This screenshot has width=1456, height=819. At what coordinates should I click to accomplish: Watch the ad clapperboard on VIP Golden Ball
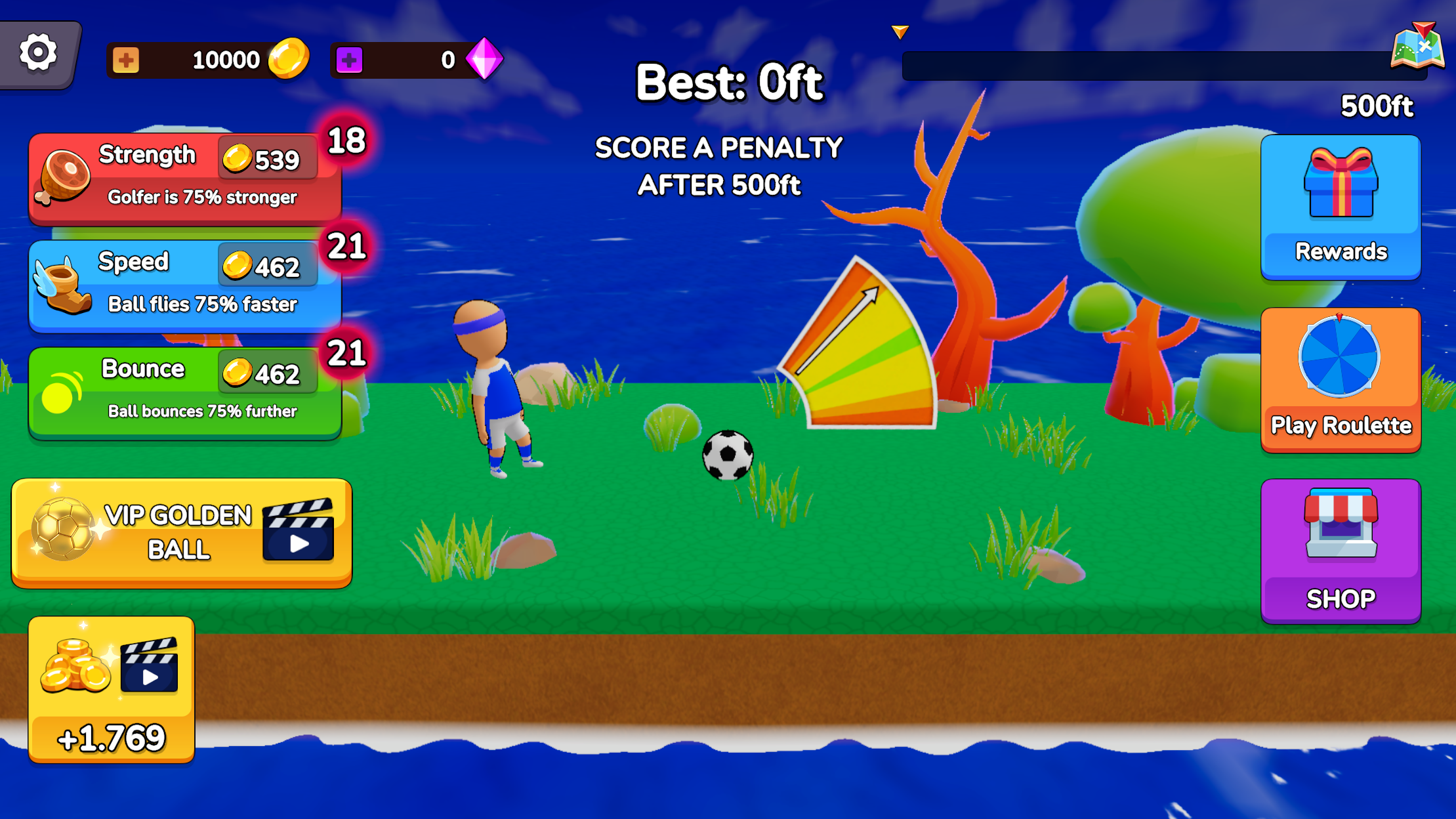pos(300,530)
